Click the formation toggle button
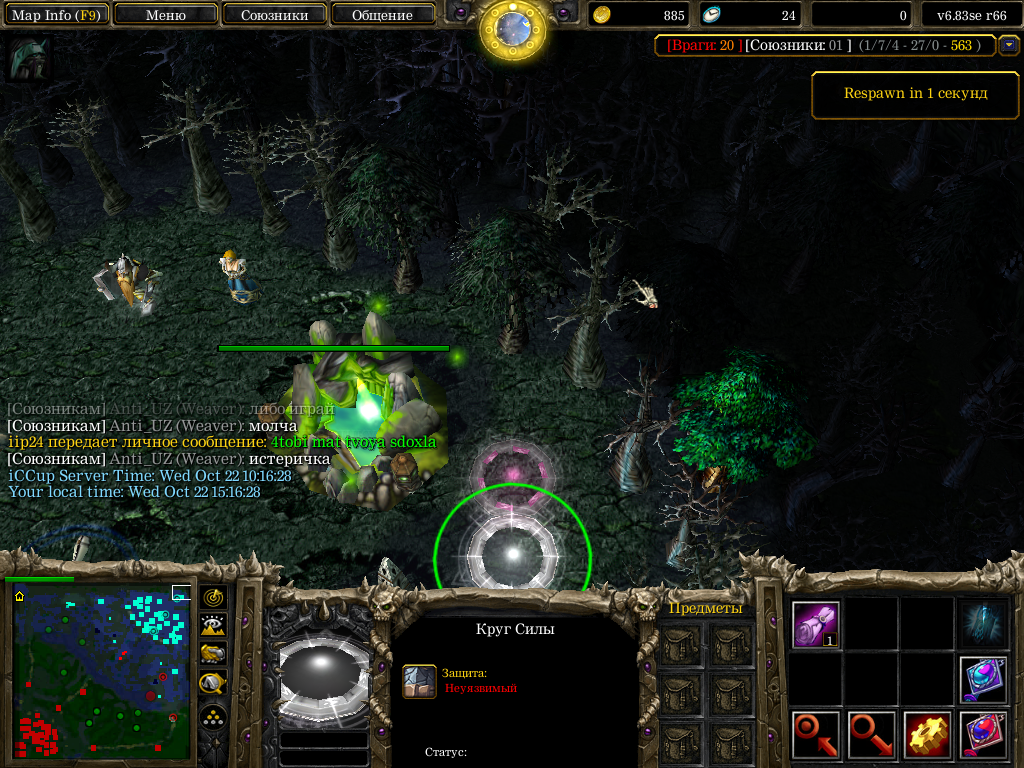 coord(214,717)
